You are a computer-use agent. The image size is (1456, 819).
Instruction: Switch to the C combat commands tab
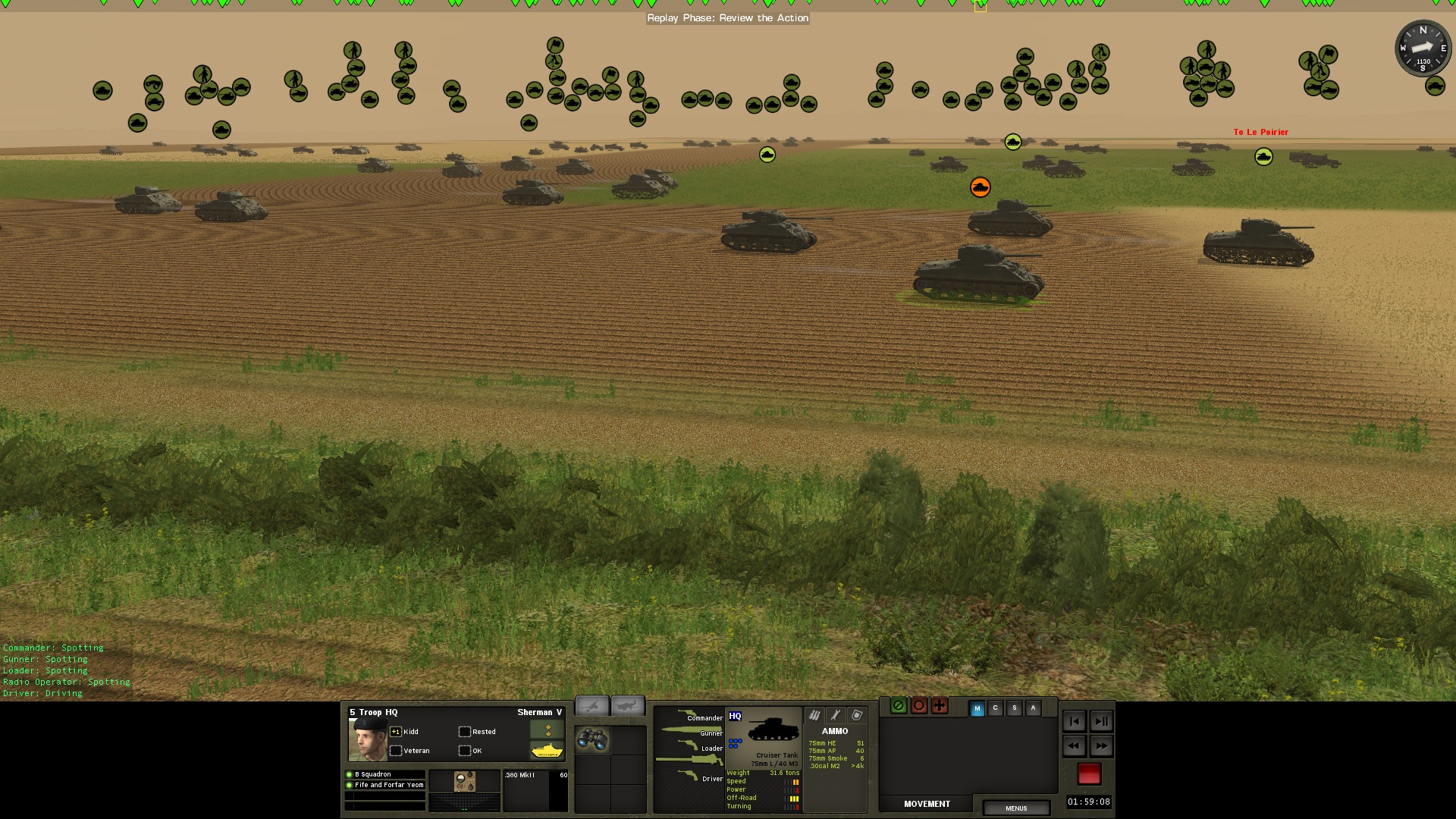pyautogui.click(x=996, y=708)
